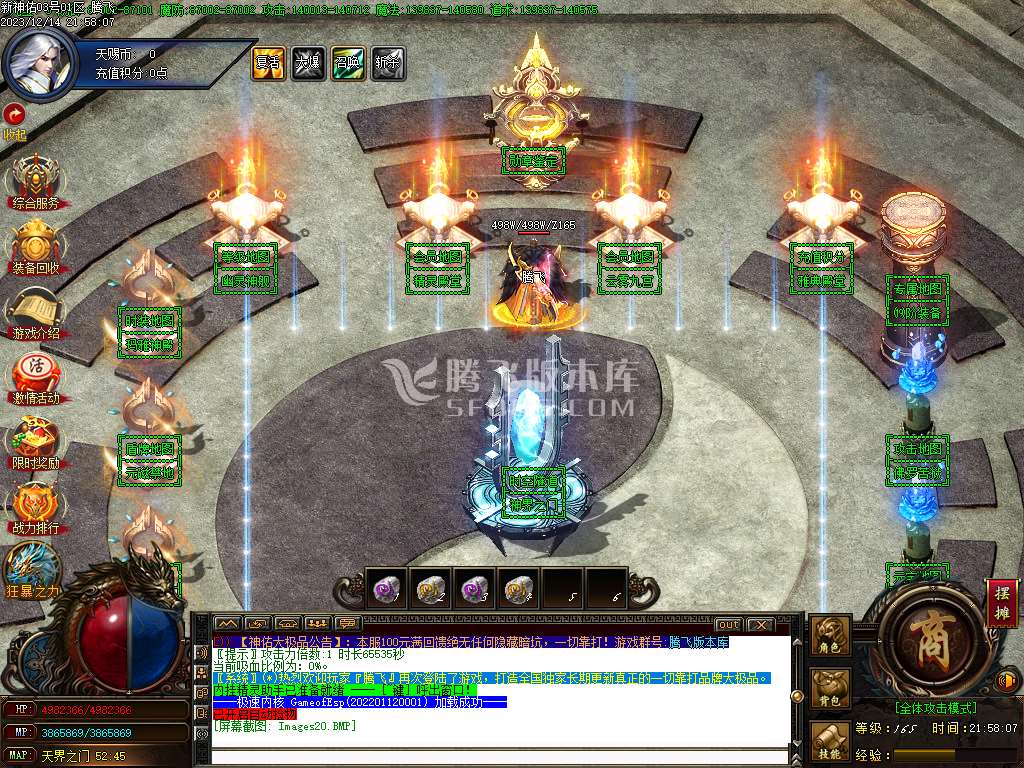Activate the 斩杀 execute skill button
This screenshot has height=768, width=1024.
tap(388, 63)
